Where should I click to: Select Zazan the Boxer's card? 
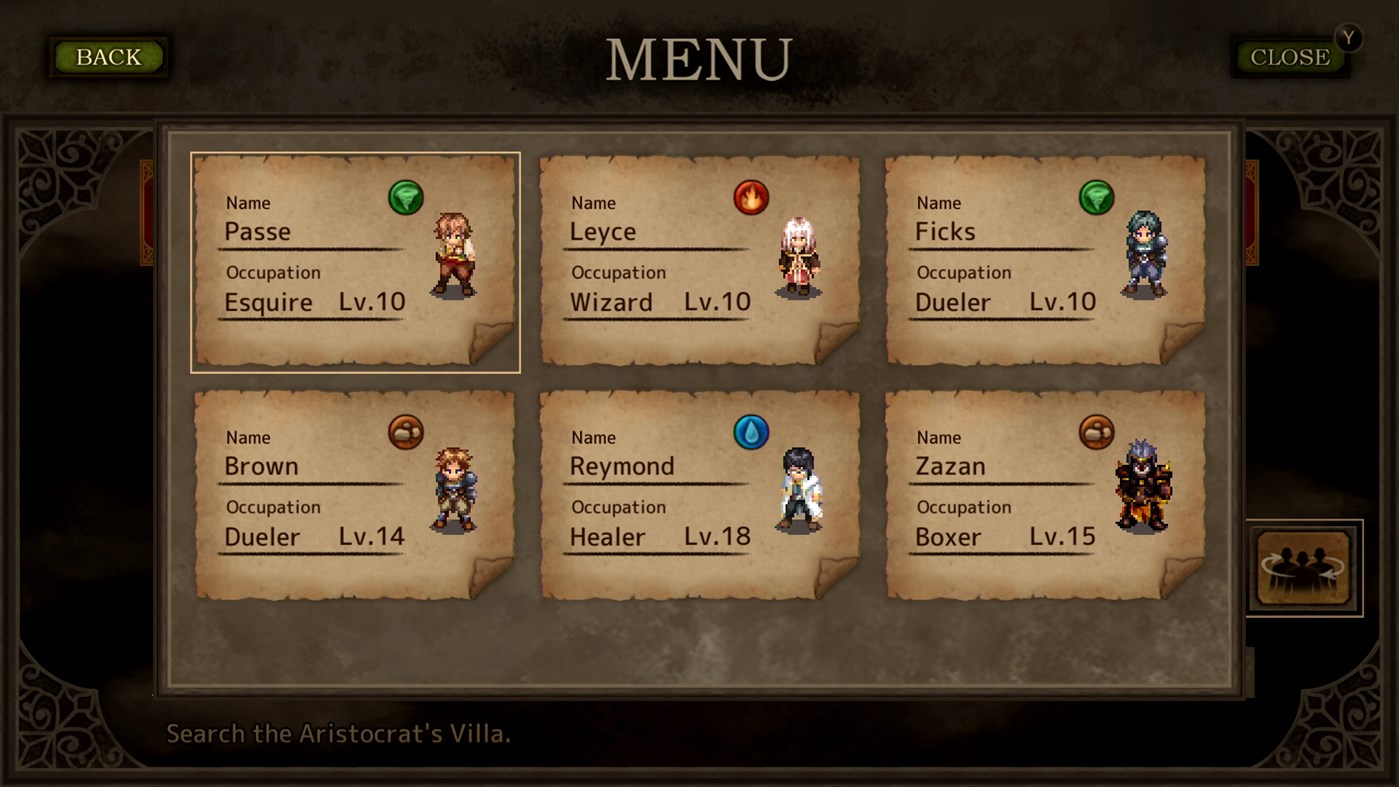[1045, 495]
